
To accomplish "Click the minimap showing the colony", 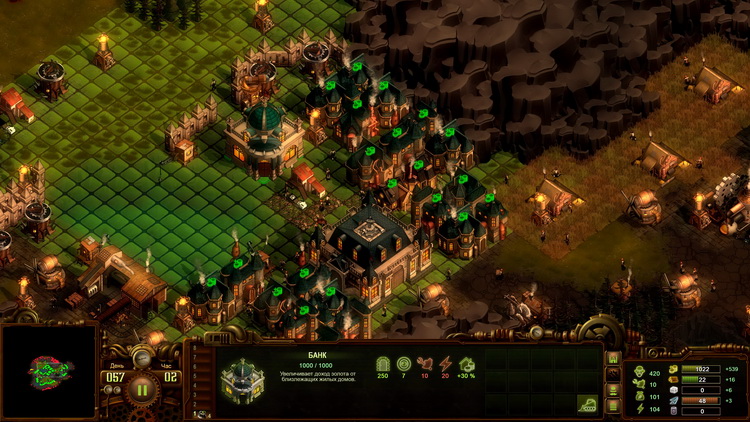I will [x=48, y=371].
